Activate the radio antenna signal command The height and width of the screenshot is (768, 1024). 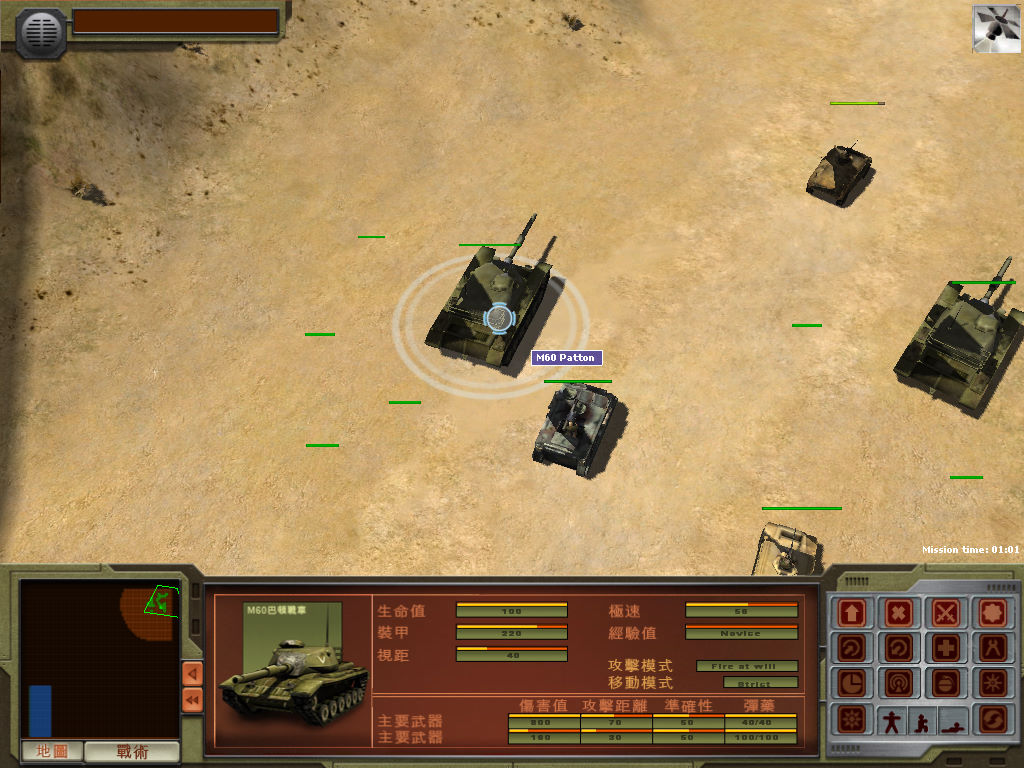coord(900,683)
